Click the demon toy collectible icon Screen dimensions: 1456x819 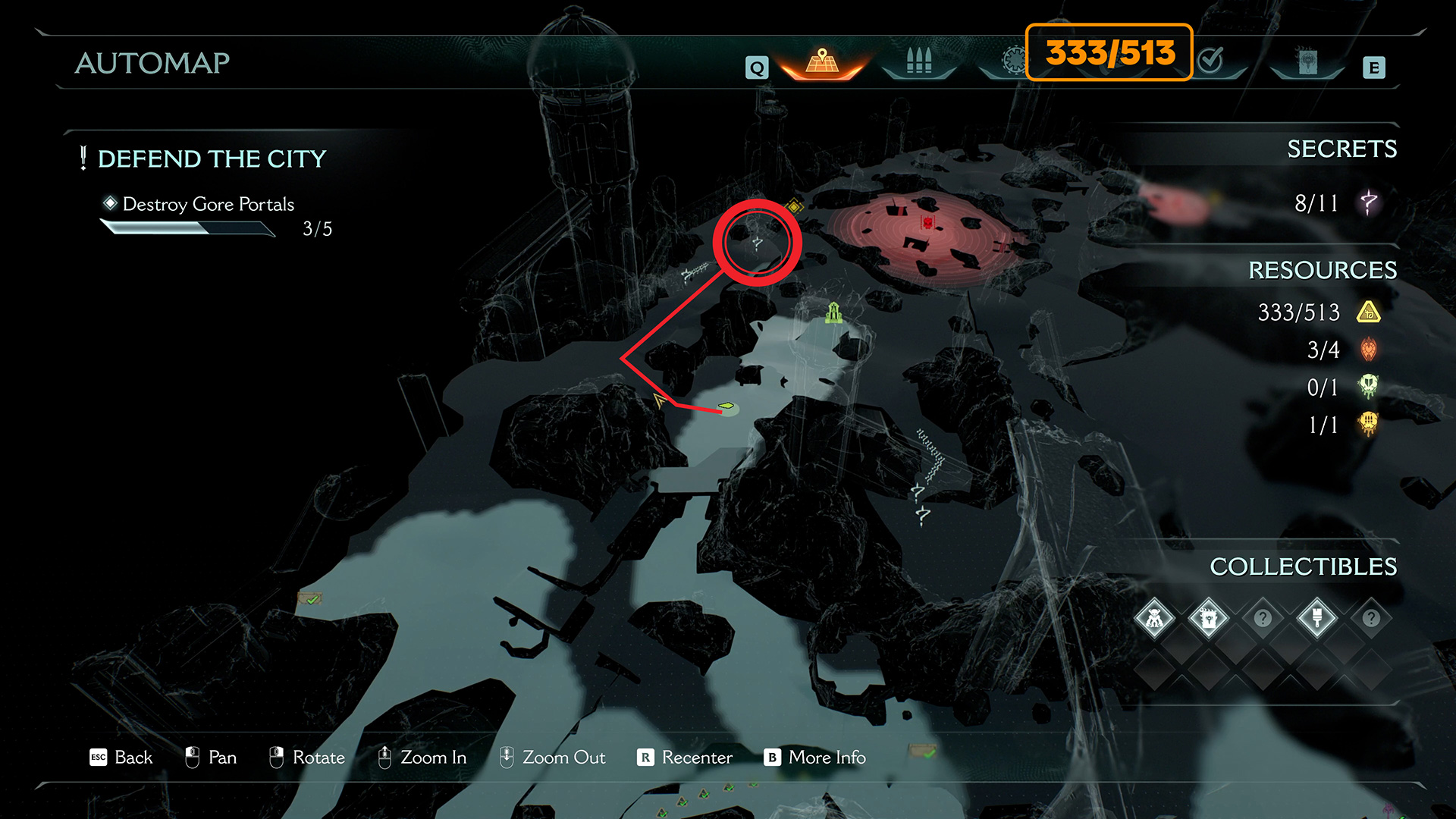pyautogui.click(x=1154, y=618)
